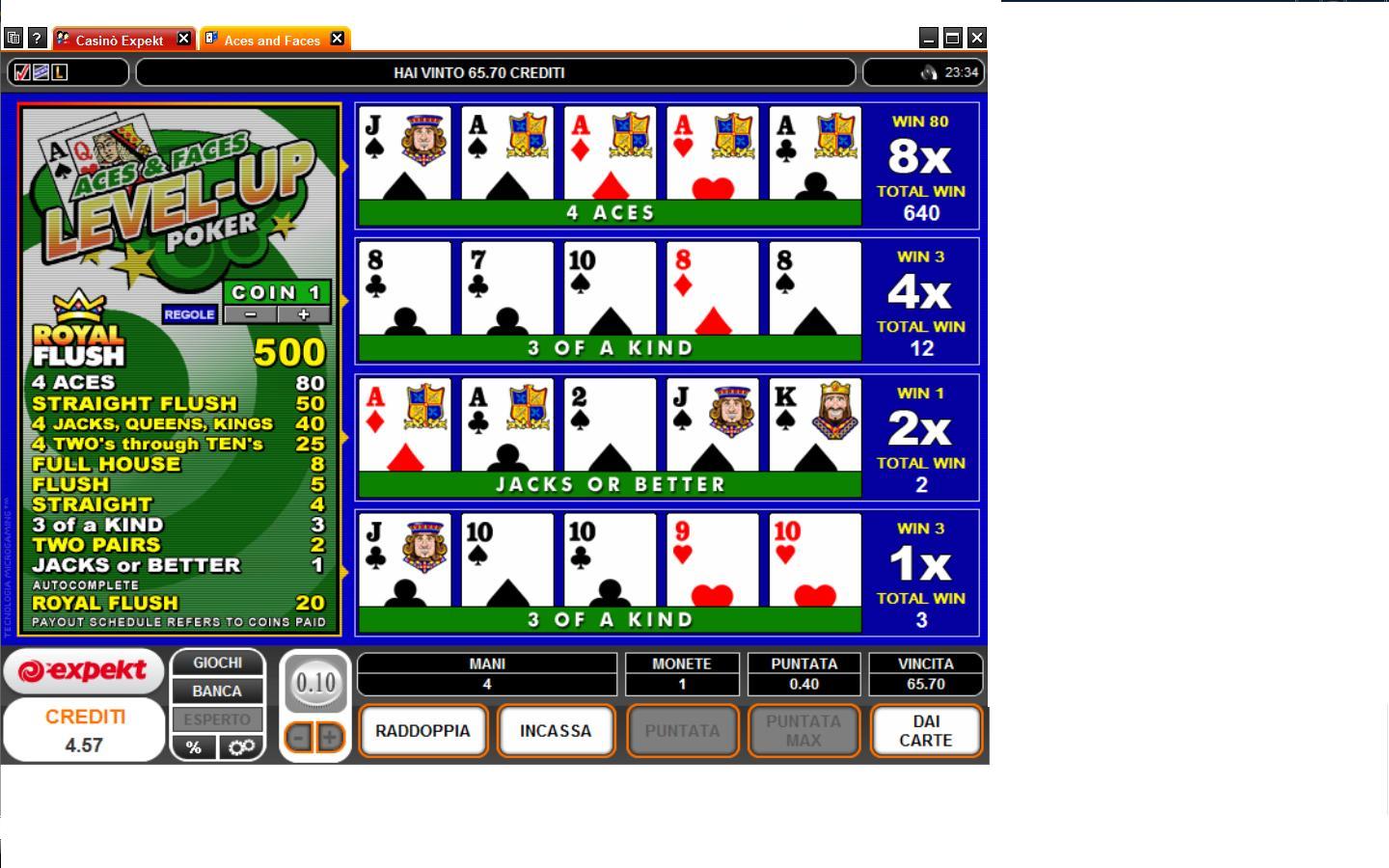Click the Regole rules button
The image size is (1389, 868).
click(x=189, y=314)
